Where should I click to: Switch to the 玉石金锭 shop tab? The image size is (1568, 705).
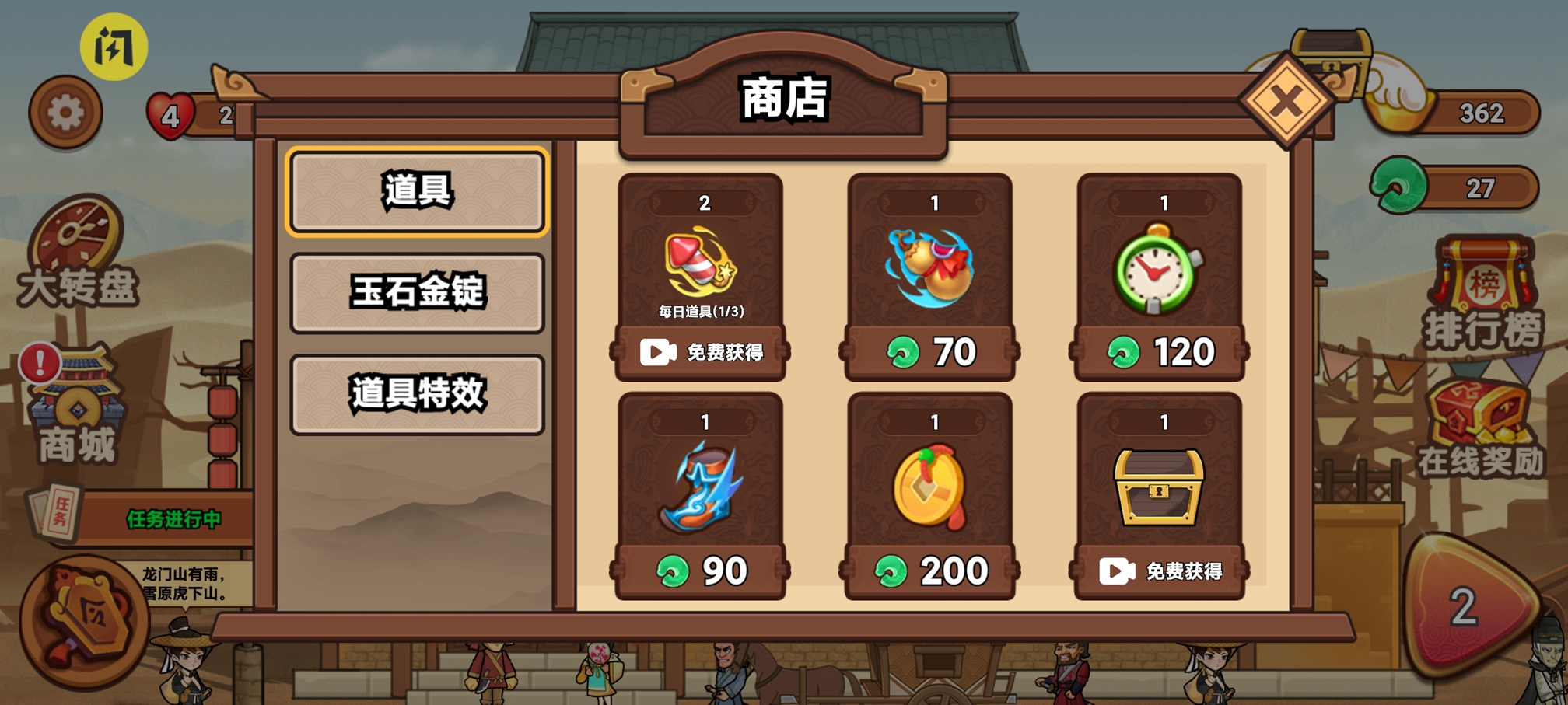(x=417, y=294)
